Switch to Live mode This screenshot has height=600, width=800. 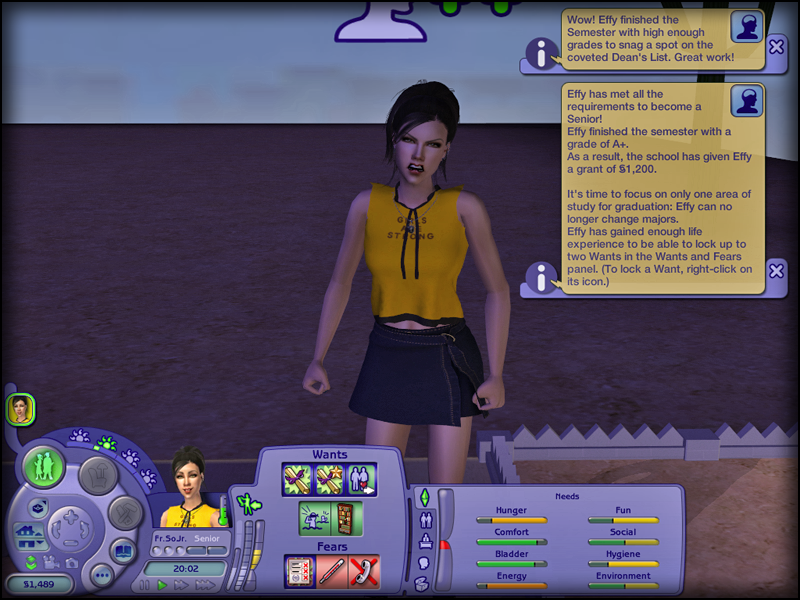(x=44, y=468)
